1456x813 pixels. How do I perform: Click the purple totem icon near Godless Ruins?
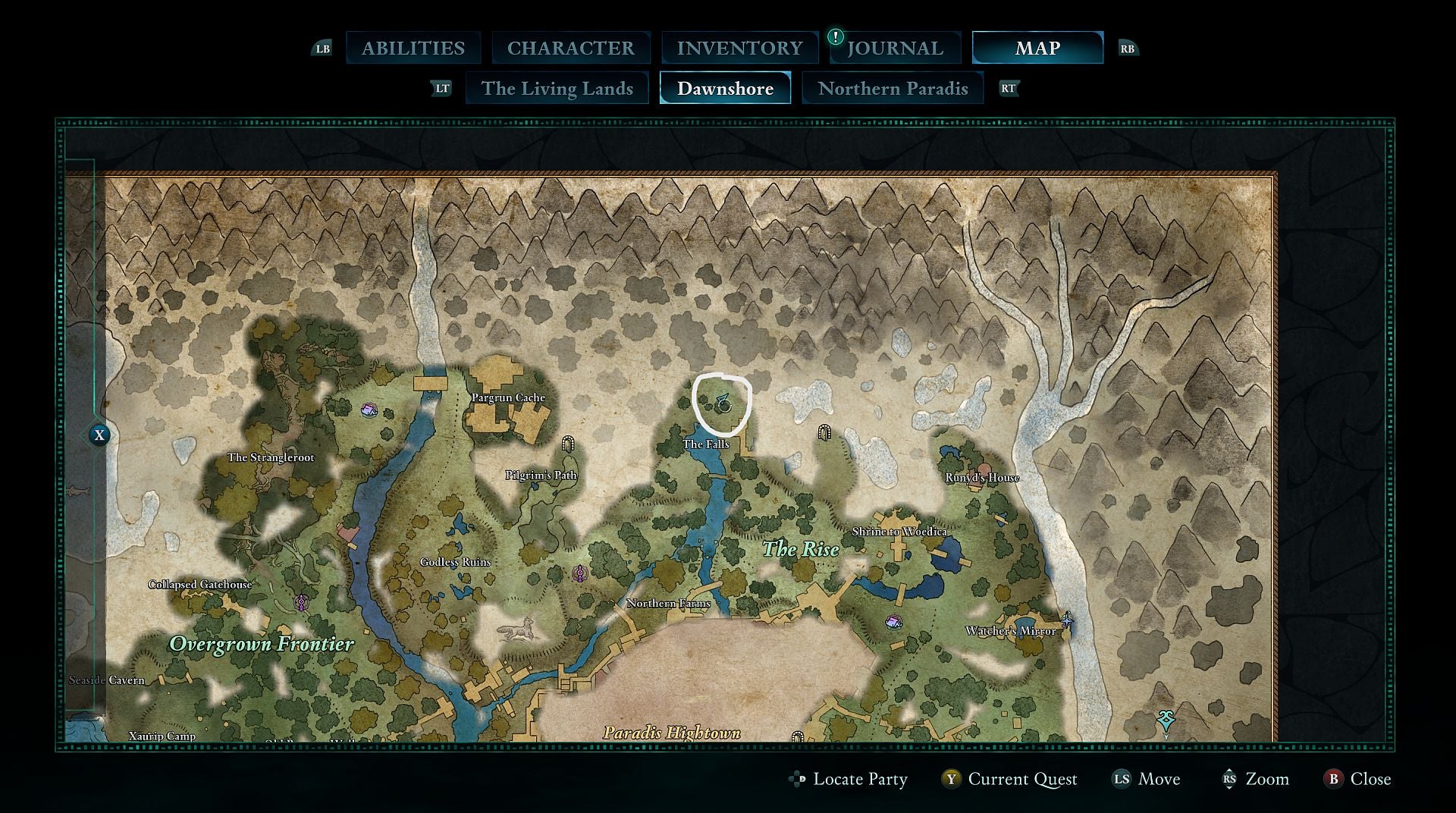pyautogui.click(x=582, y=573)
